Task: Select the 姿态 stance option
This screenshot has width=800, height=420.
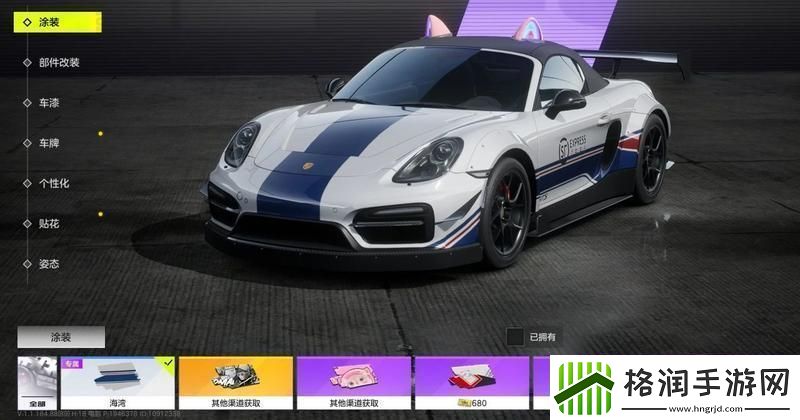Action: (50, 264)
